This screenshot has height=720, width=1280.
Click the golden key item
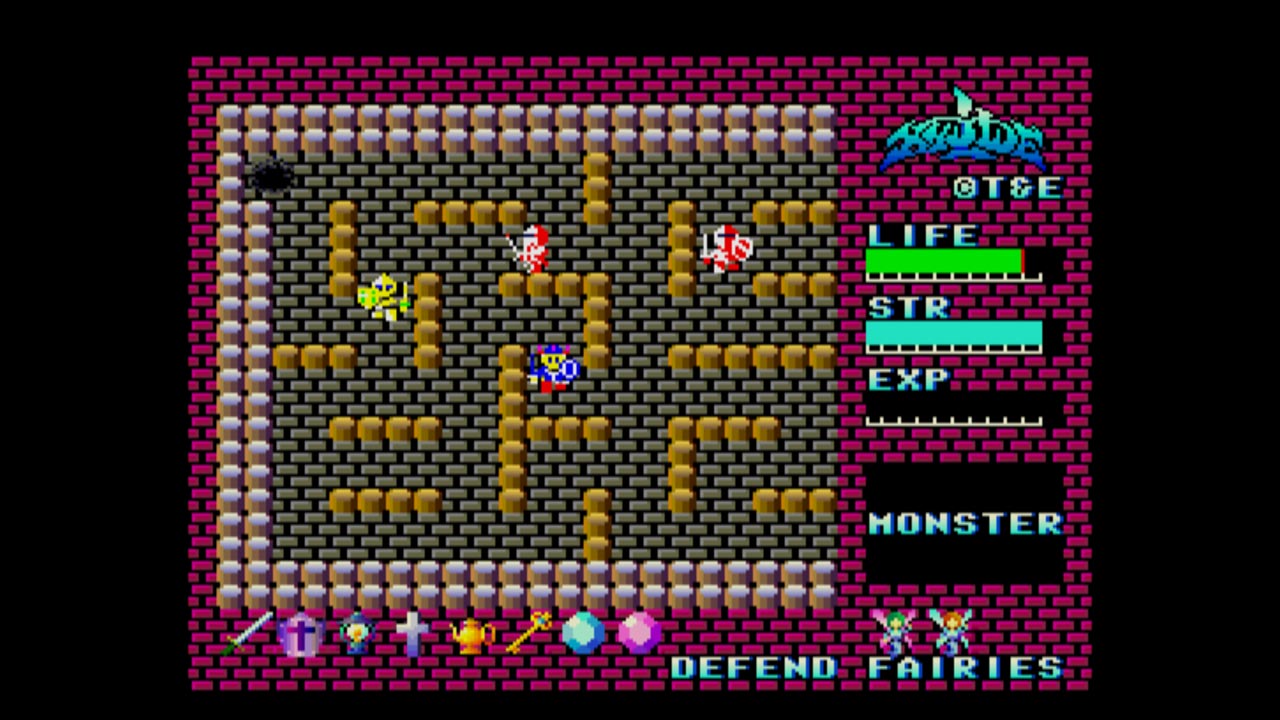click(x=526, y=632)
